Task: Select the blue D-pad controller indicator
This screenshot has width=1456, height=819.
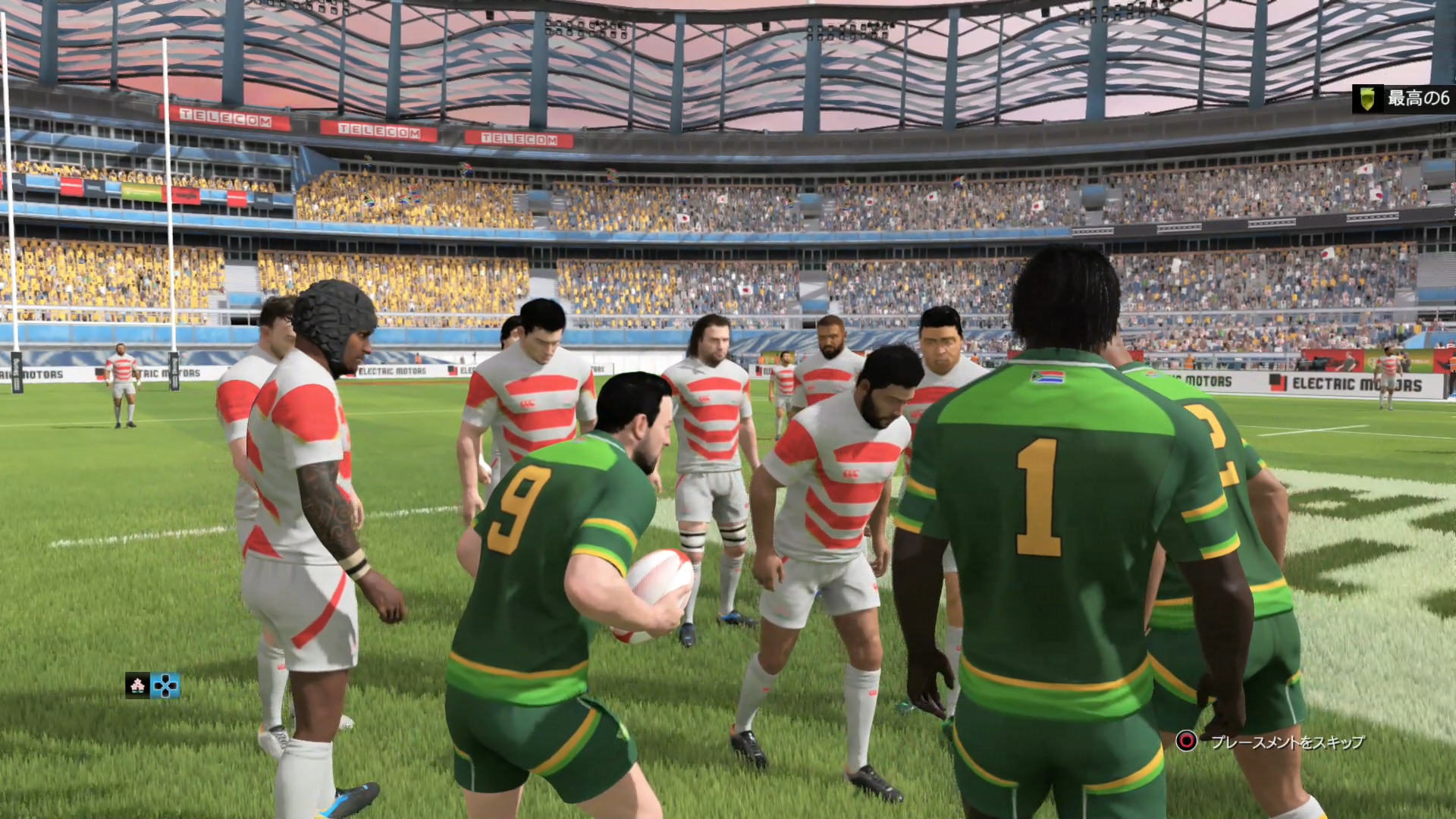Action: 165,686
